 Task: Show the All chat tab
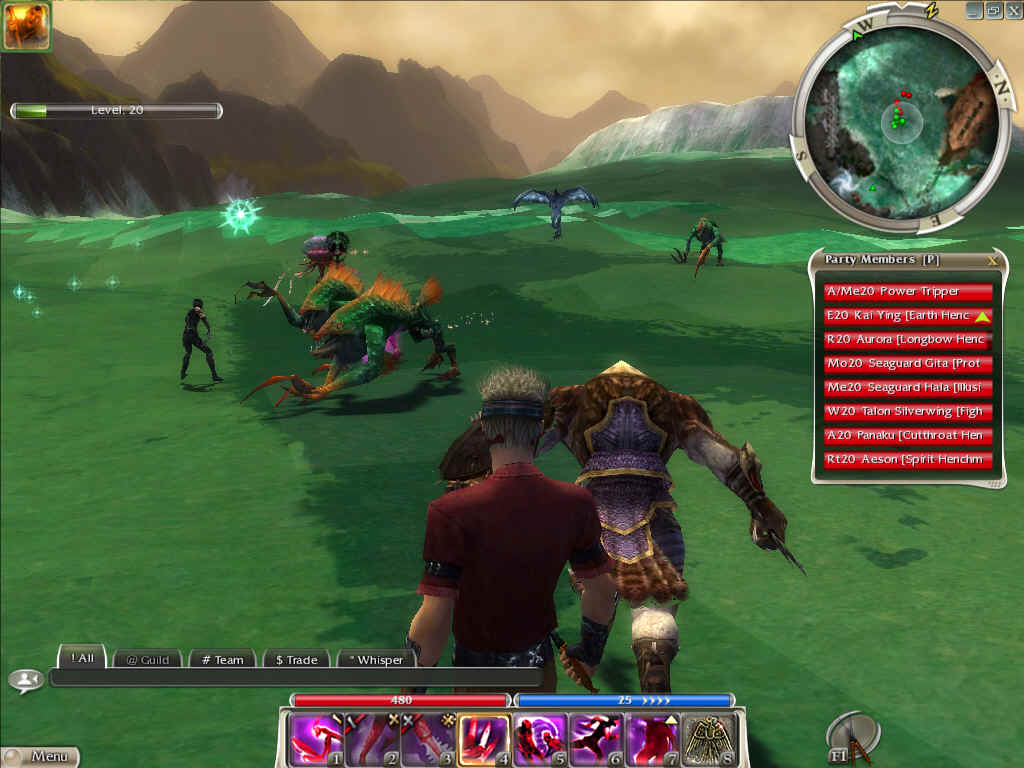click(83, 658)
